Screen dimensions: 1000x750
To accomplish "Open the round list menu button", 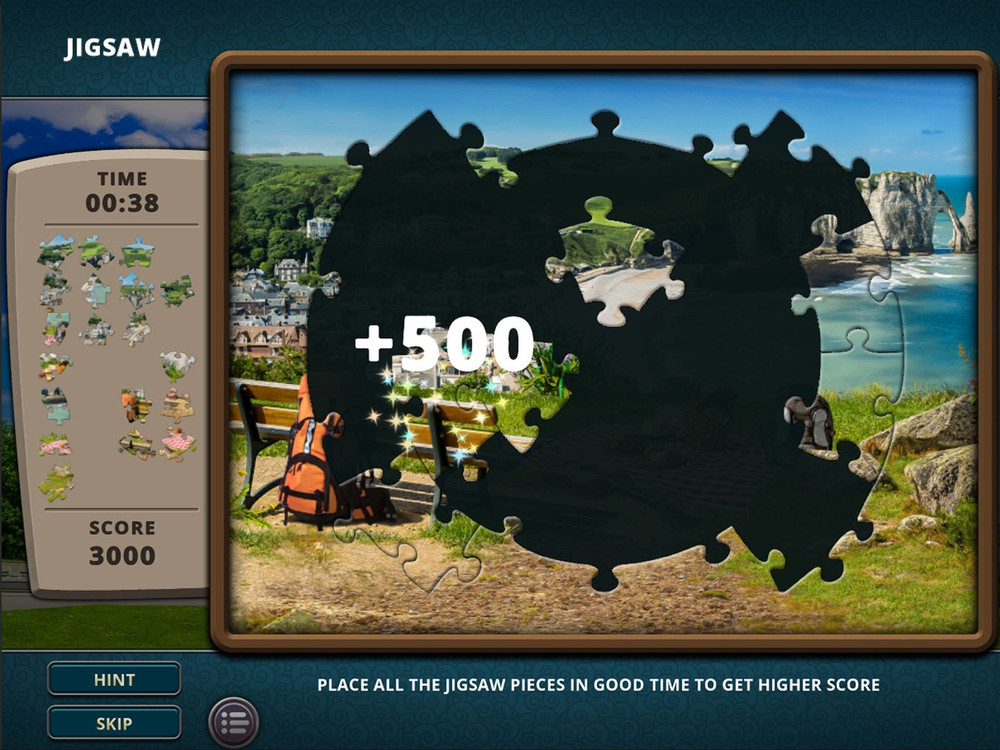I will 234,722.
